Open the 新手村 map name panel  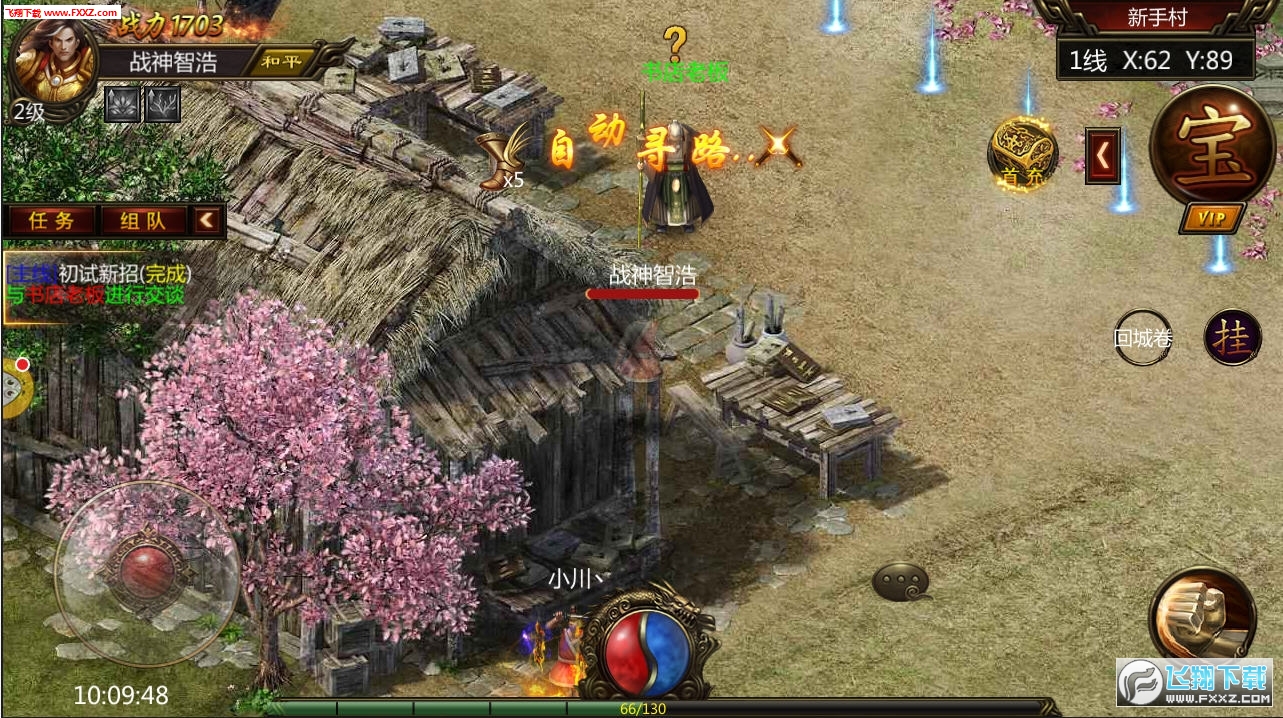pyautogui.click(x=1156, y=18)
